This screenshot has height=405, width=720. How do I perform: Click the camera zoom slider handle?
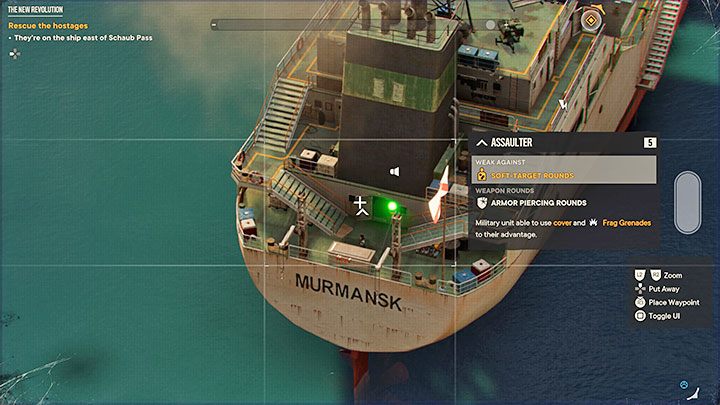687,202
